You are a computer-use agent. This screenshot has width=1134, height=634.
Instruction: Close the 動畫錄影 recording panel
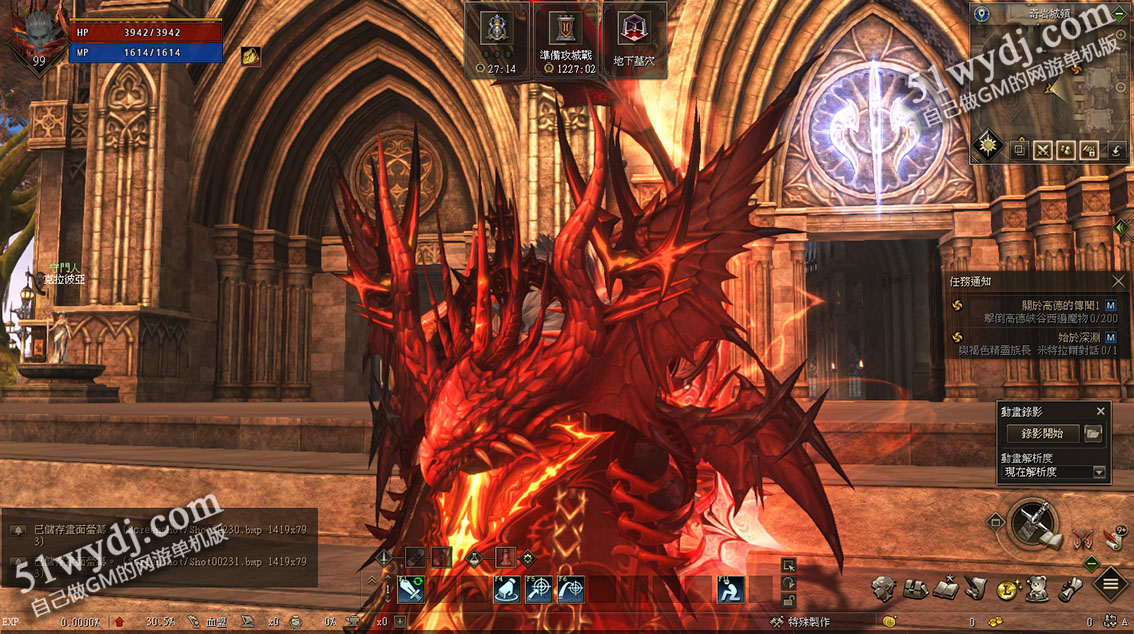pyautogui.click(x=1101, y=411)
